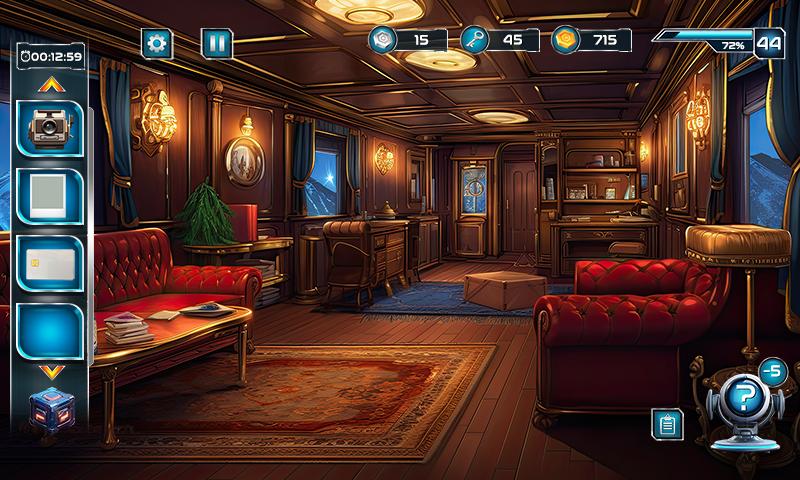This screenshot has height=480, width=800.
Task: Open the gear settings menu
Action: point(156,43)
